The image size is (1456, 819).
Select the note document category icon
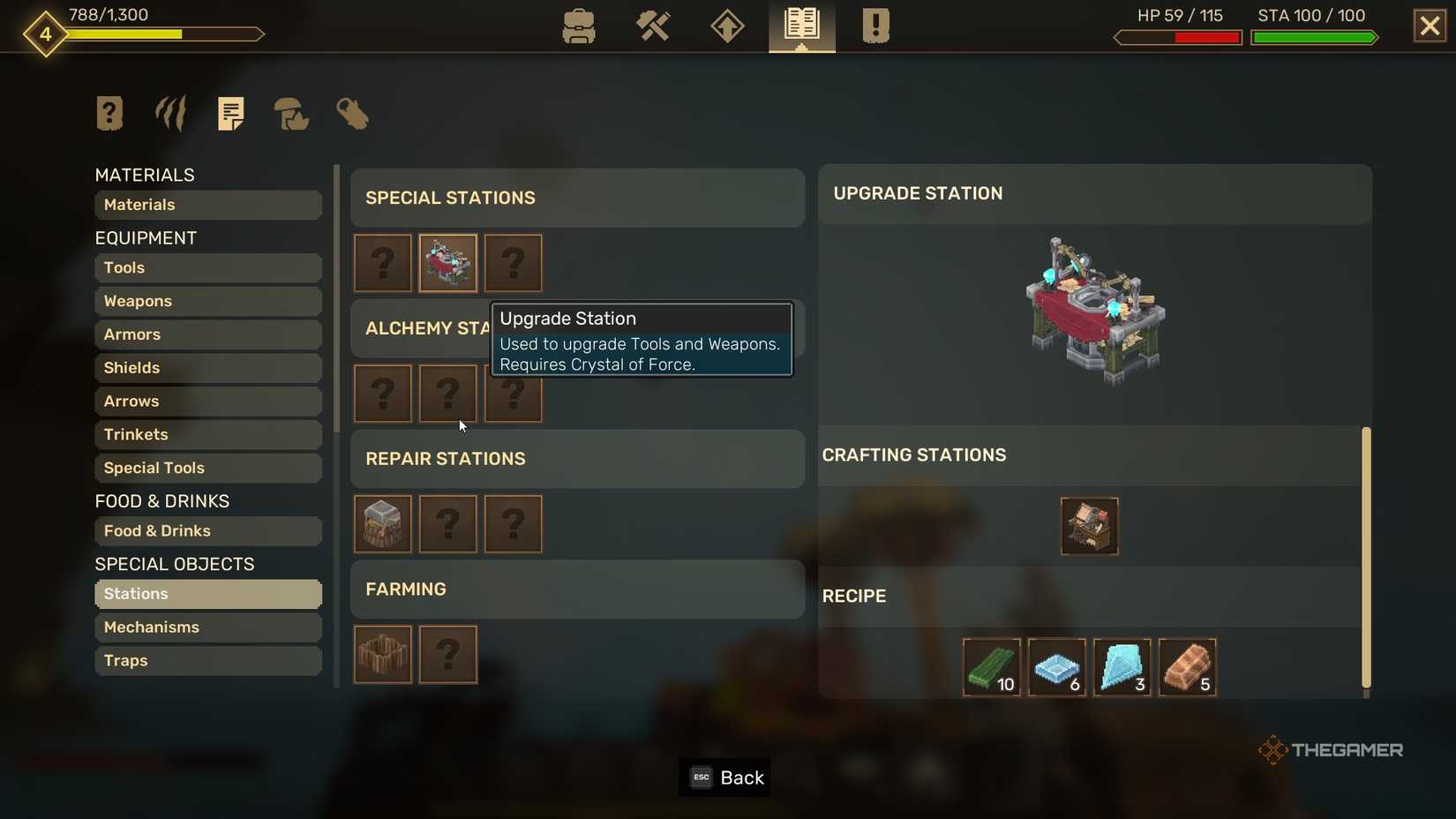point(230,113)
